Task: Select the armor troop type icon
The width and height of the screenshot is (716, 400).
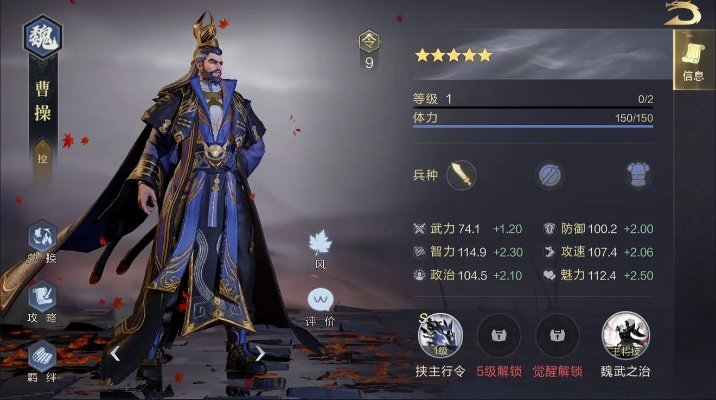Action: pyautogui.click(x=638, y=175)
